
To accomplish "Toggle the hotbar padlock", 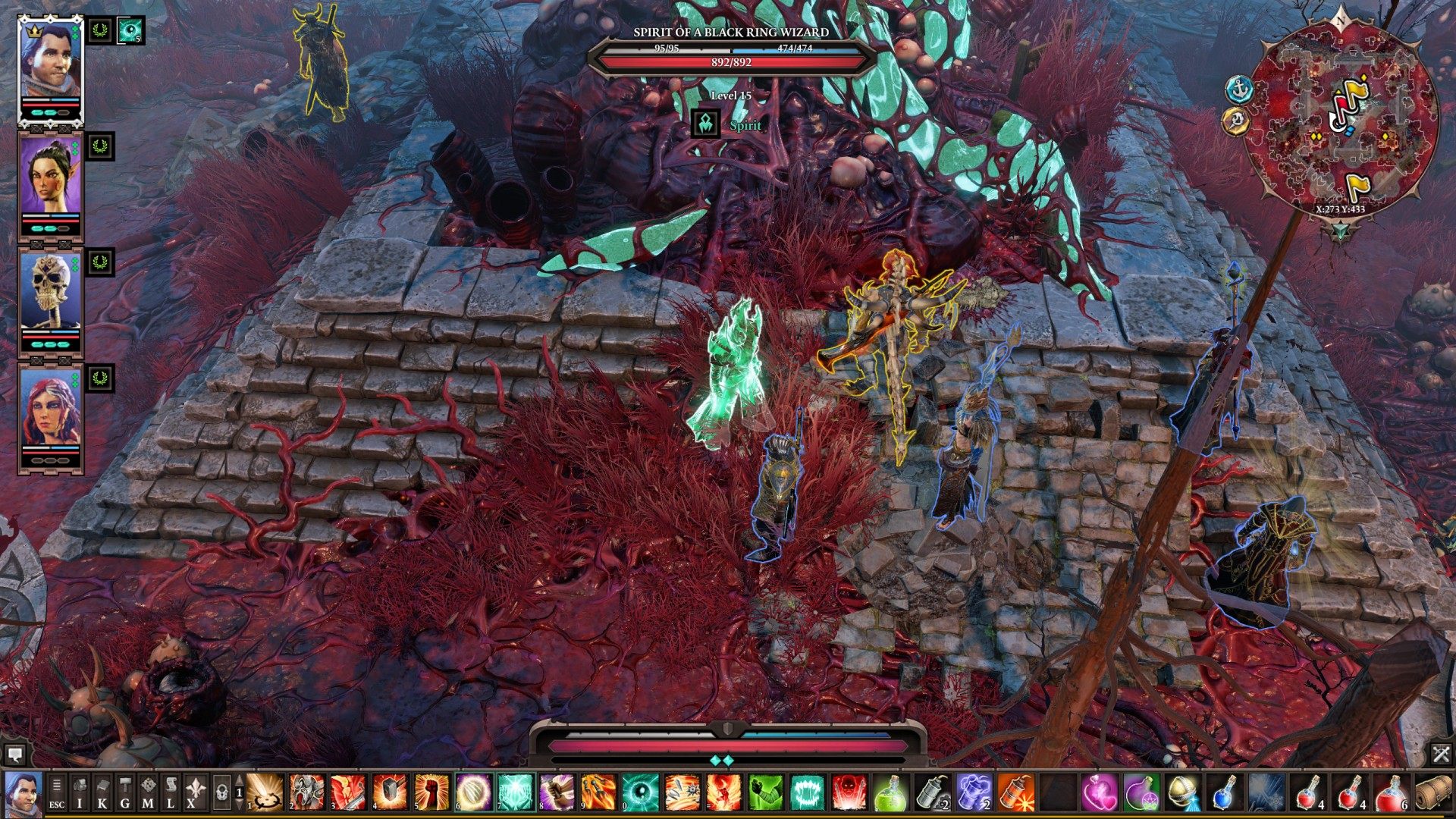I will click(221, 792).
